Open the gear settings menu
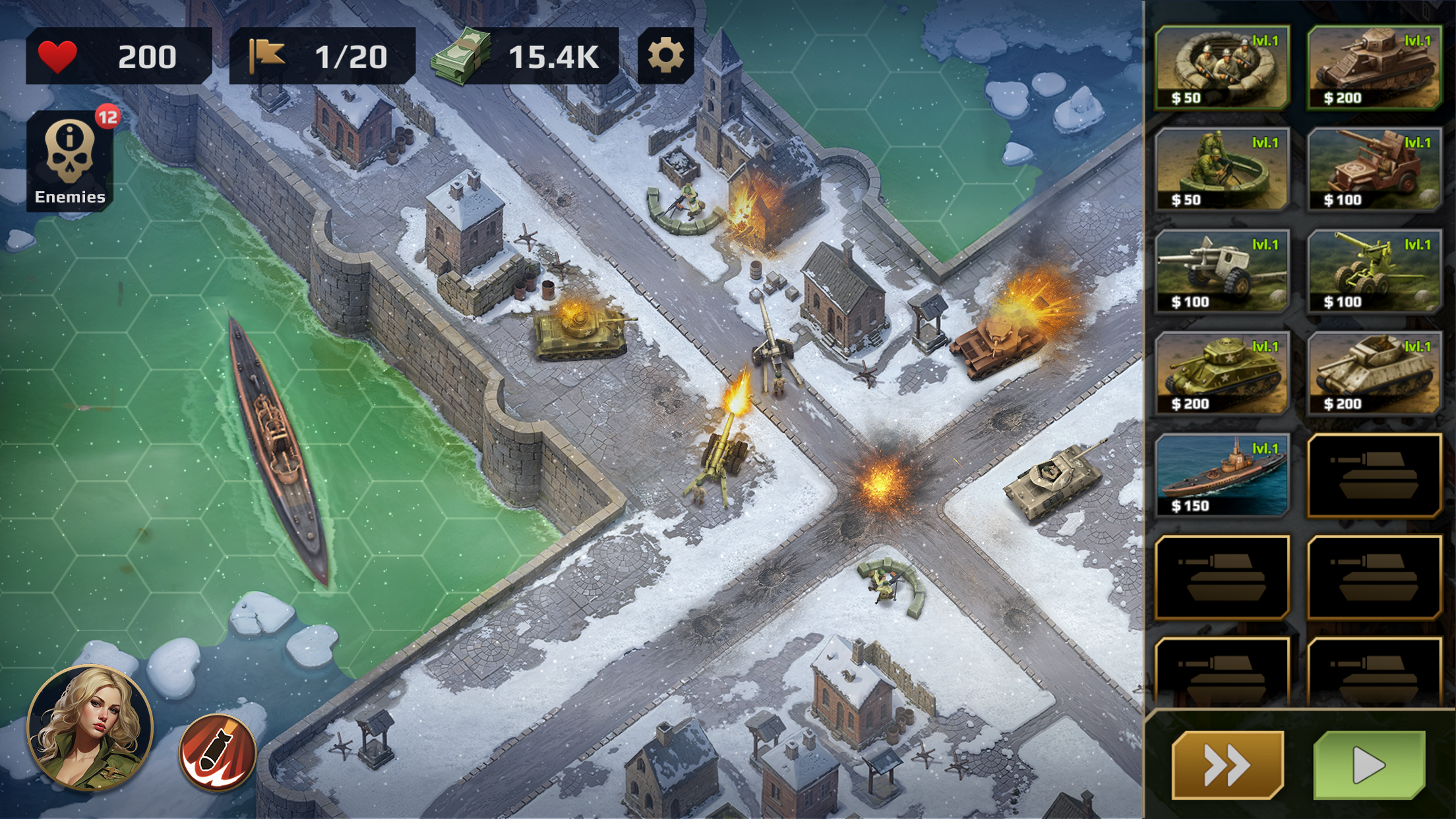The width and height of the screenshot is (1456, 819). (x=665, y=55)
